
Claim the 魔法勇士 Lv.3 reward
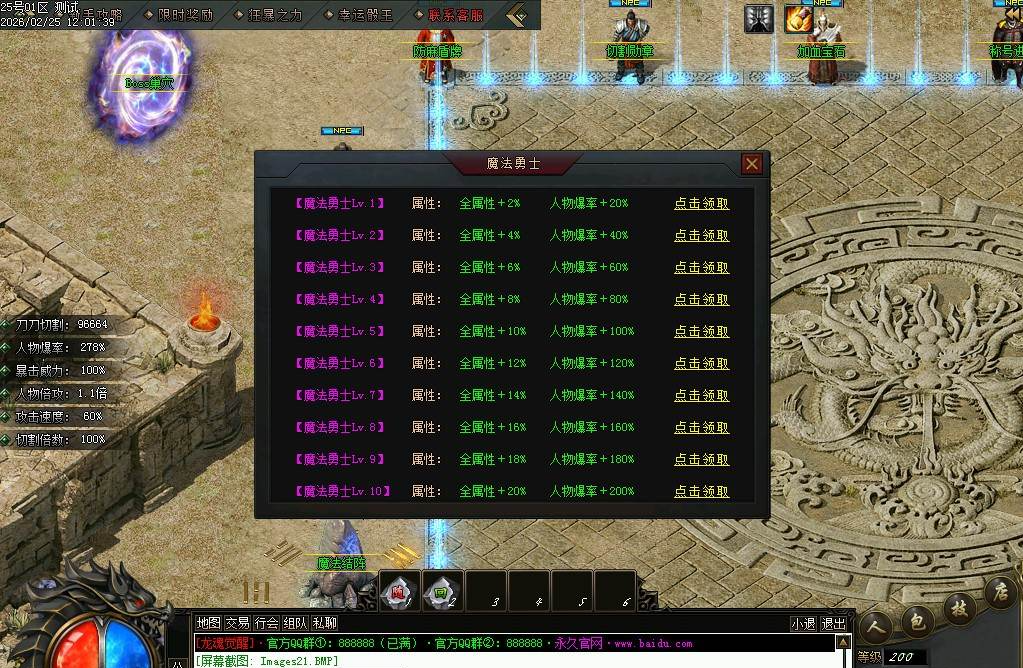tap(701, 268)
